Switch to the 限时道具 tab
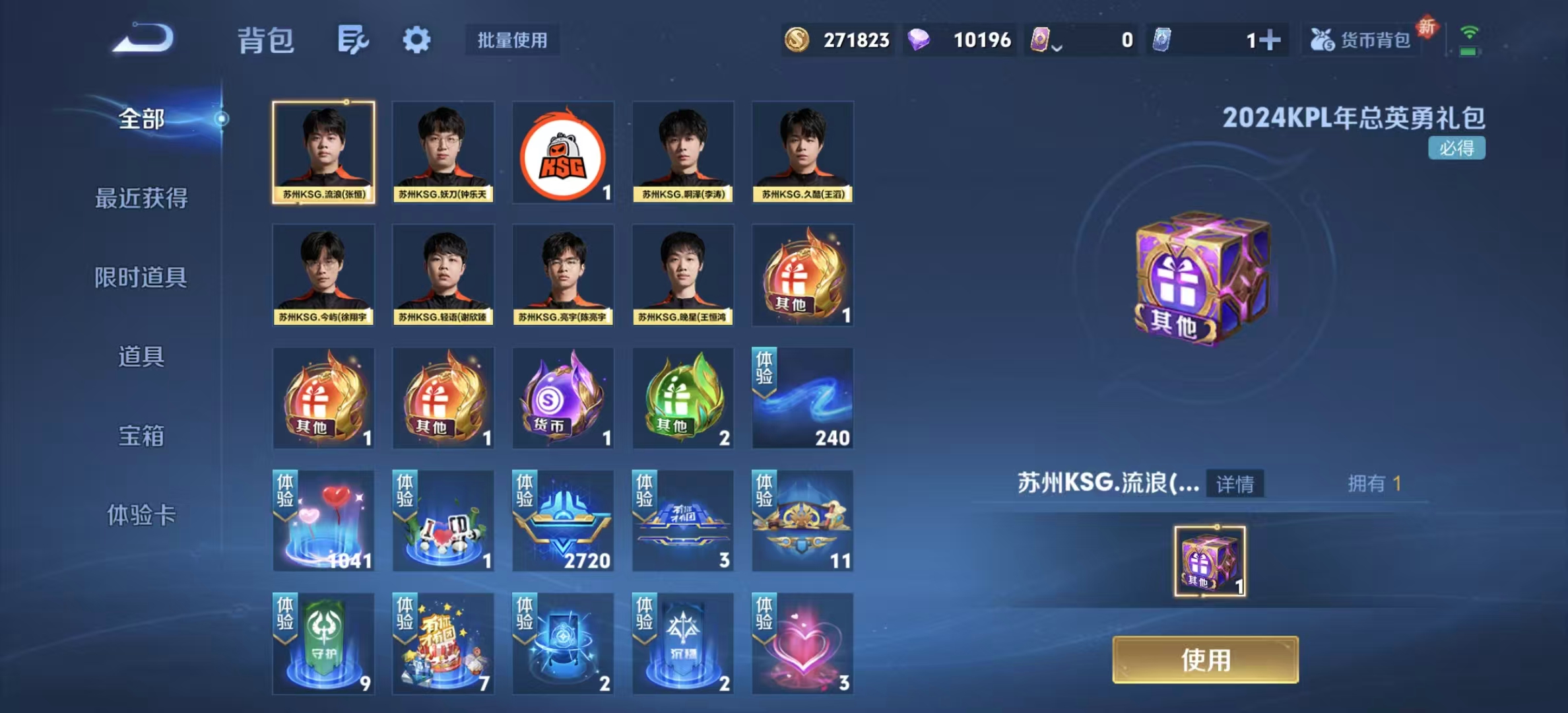 141,277
